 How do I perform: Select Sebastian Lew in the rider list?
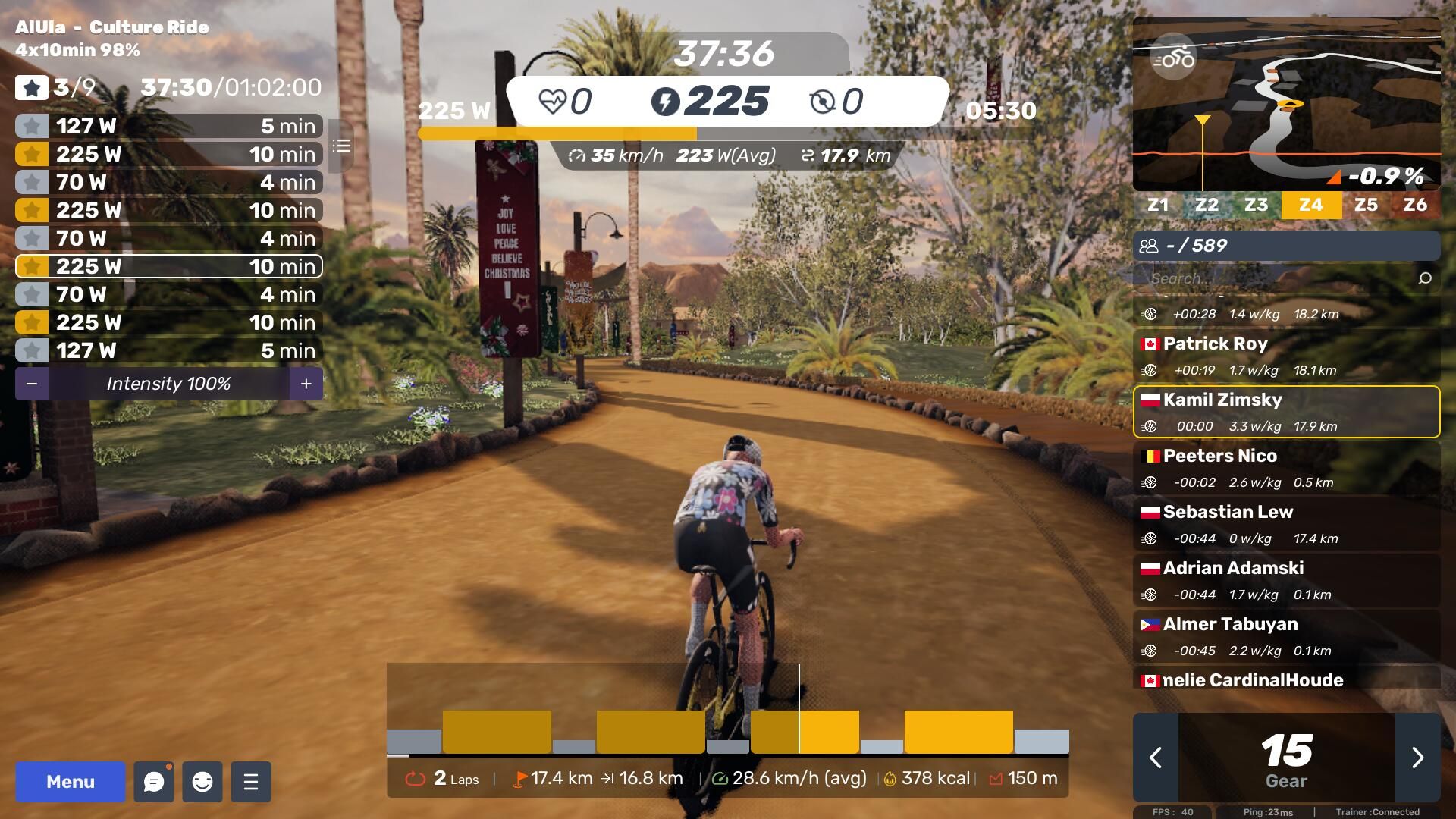pos(1286,524)
